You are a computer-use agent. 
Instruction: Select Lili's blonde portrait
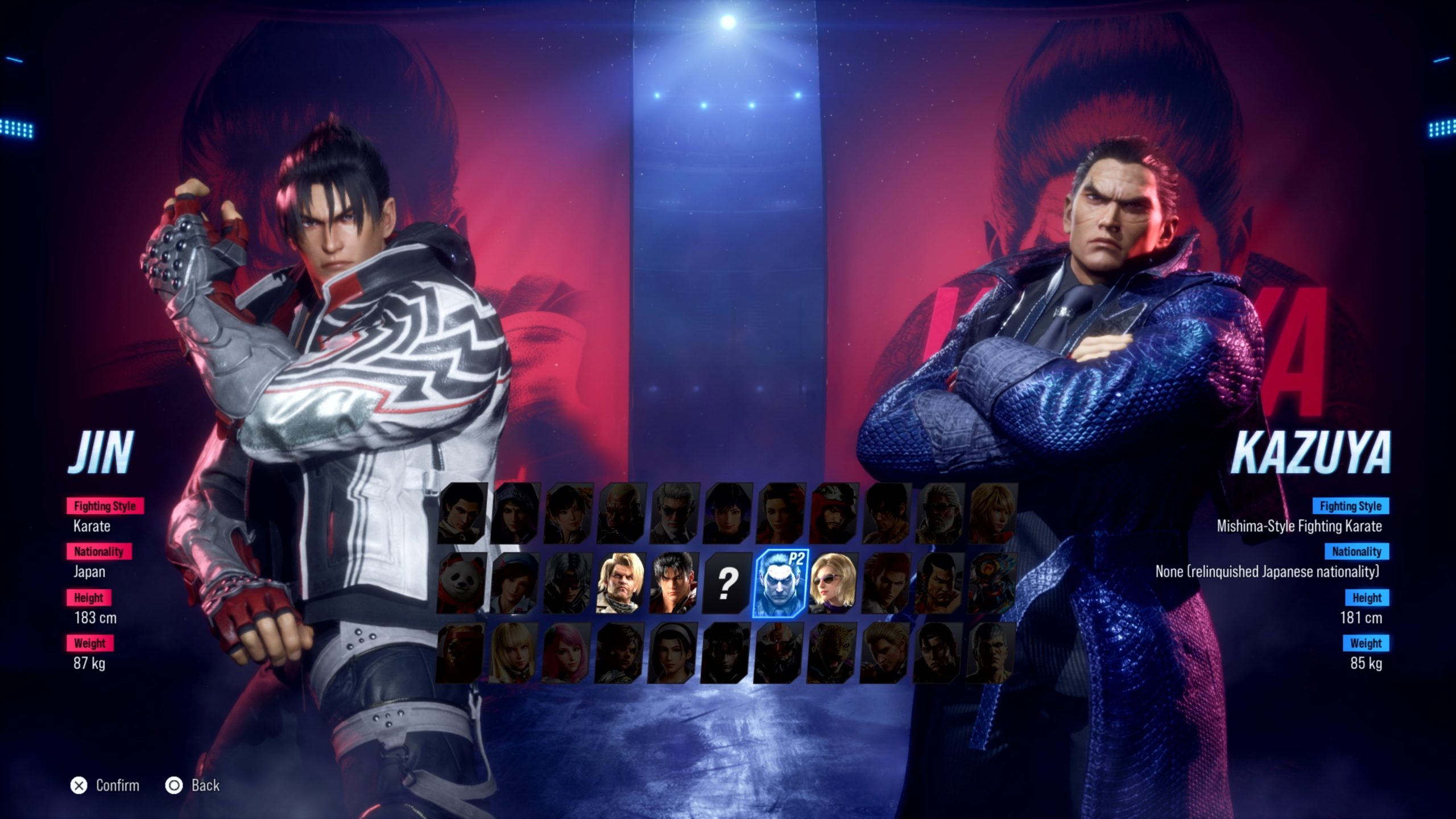pos(513,653)
